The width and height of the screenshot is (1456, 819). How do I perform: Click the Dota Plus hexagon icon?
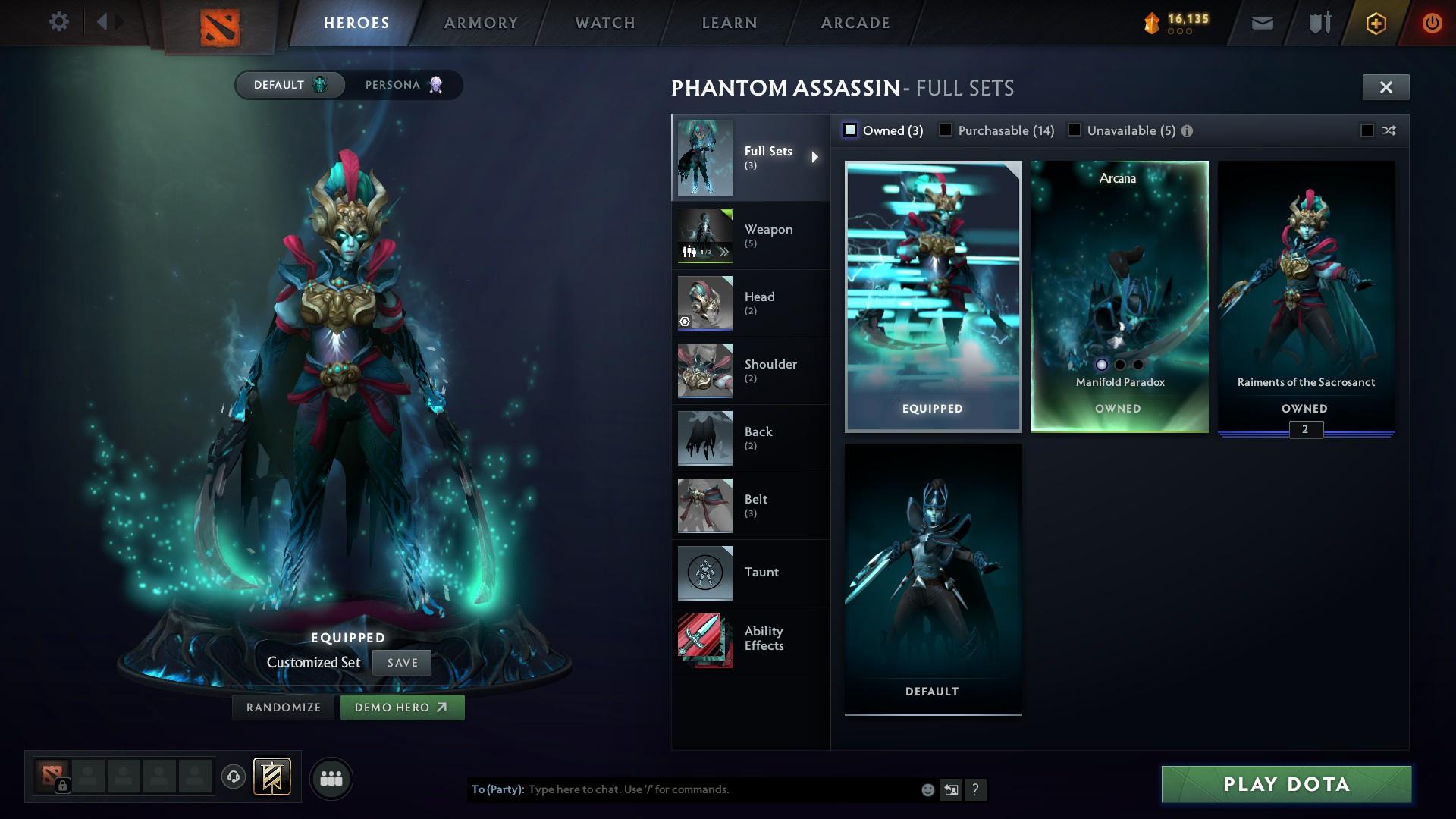[1375, 22]
